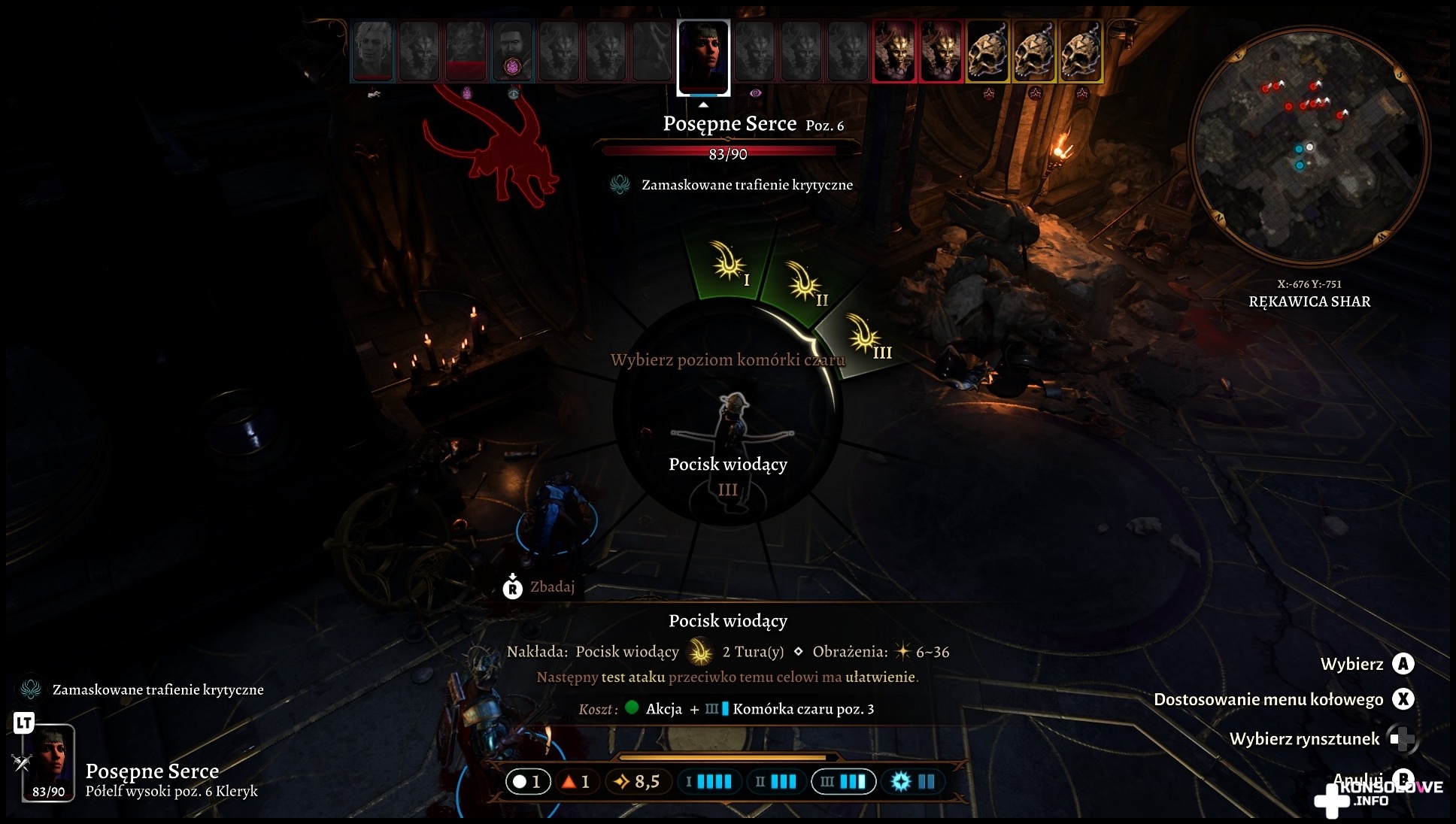
Task: Open the Rękawica Shar minimap
Action: (1309, 145)
